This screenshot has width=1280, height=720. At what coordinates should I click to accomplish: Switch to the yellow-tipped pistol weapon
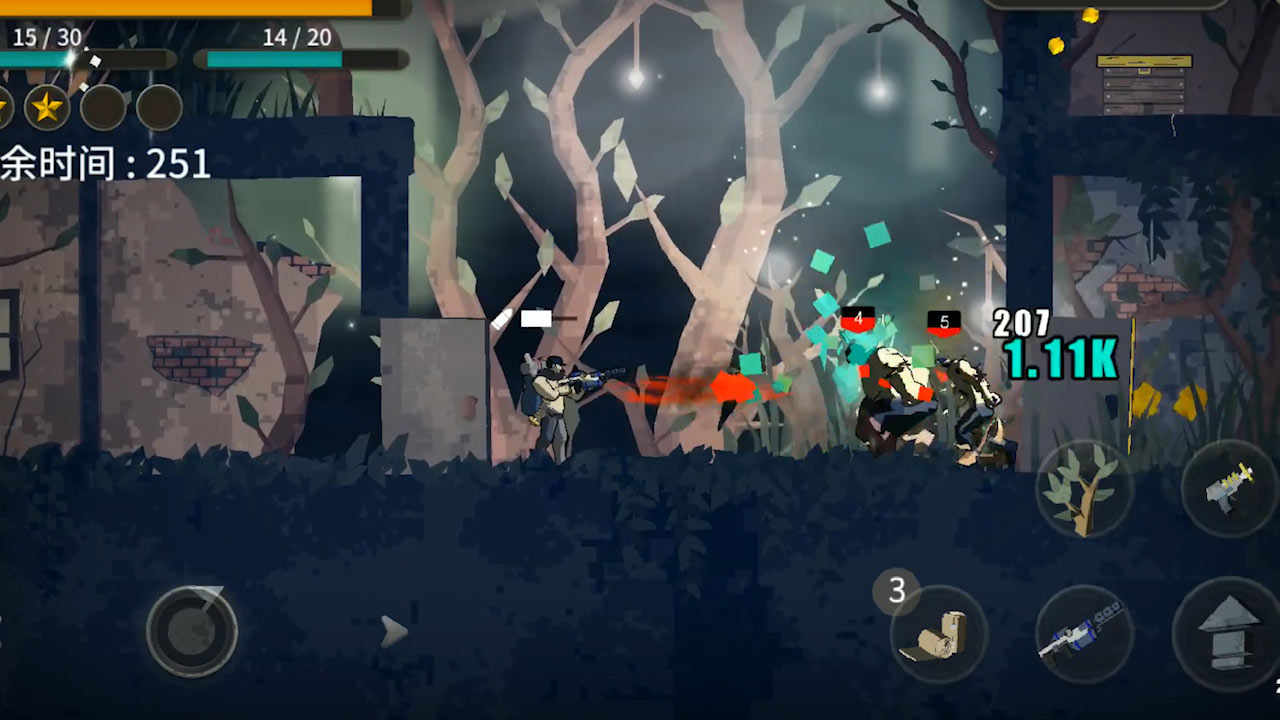coord(1229,488)
